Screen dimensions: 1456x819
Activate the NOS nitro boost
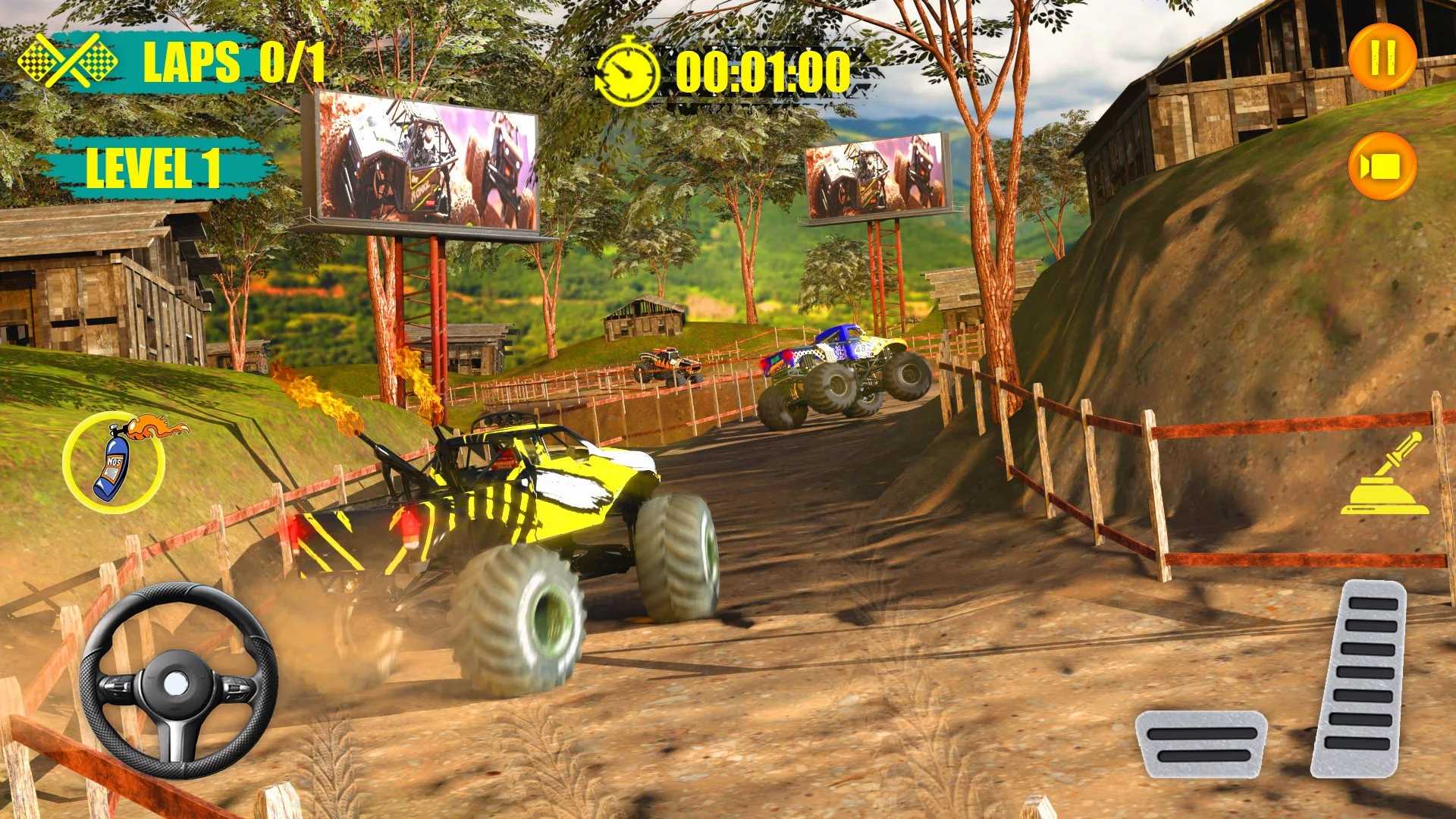pyautogui.click(x=114, y=462)
